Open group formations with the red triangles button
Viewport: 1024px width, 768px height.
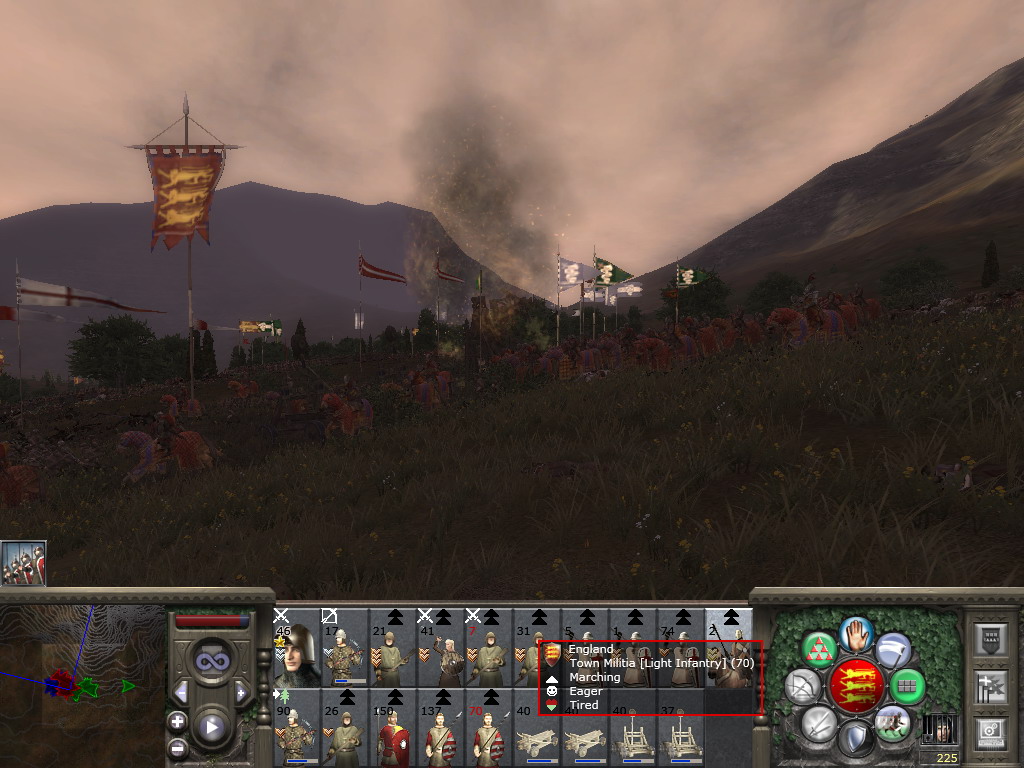click(820, 650)
